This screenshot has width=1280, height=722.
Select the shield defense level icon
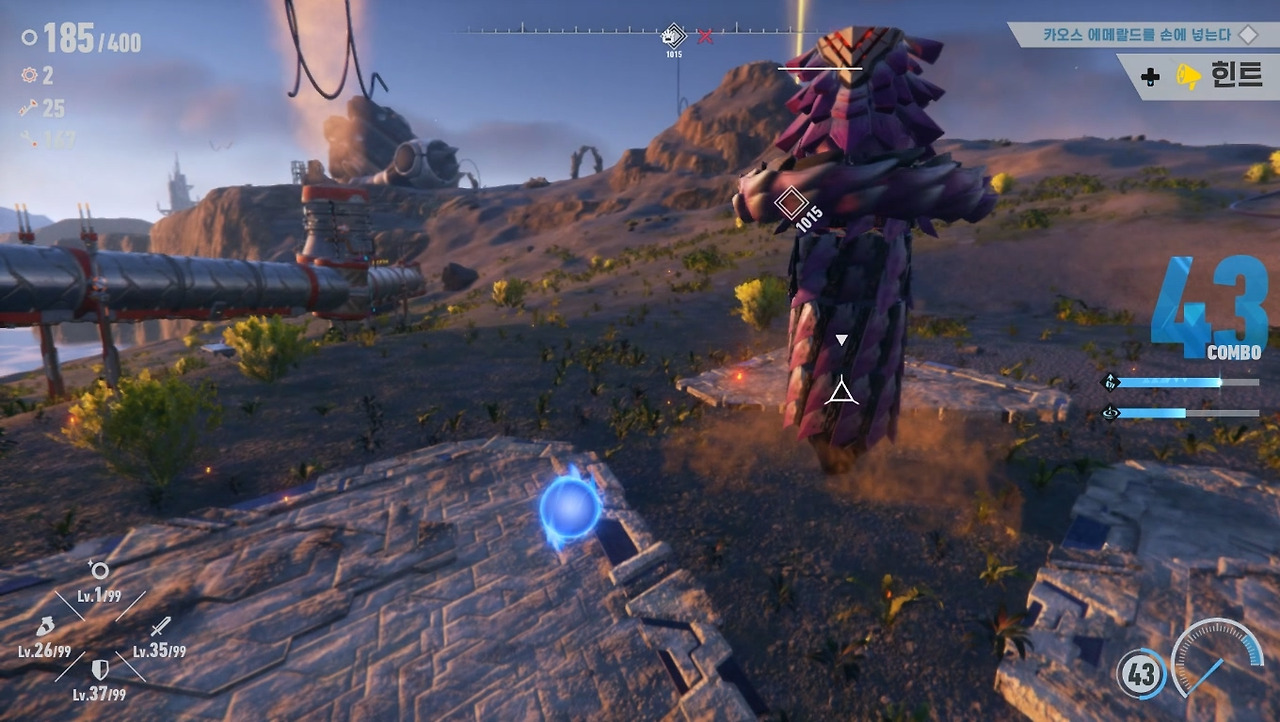click(x=100, y=669)
